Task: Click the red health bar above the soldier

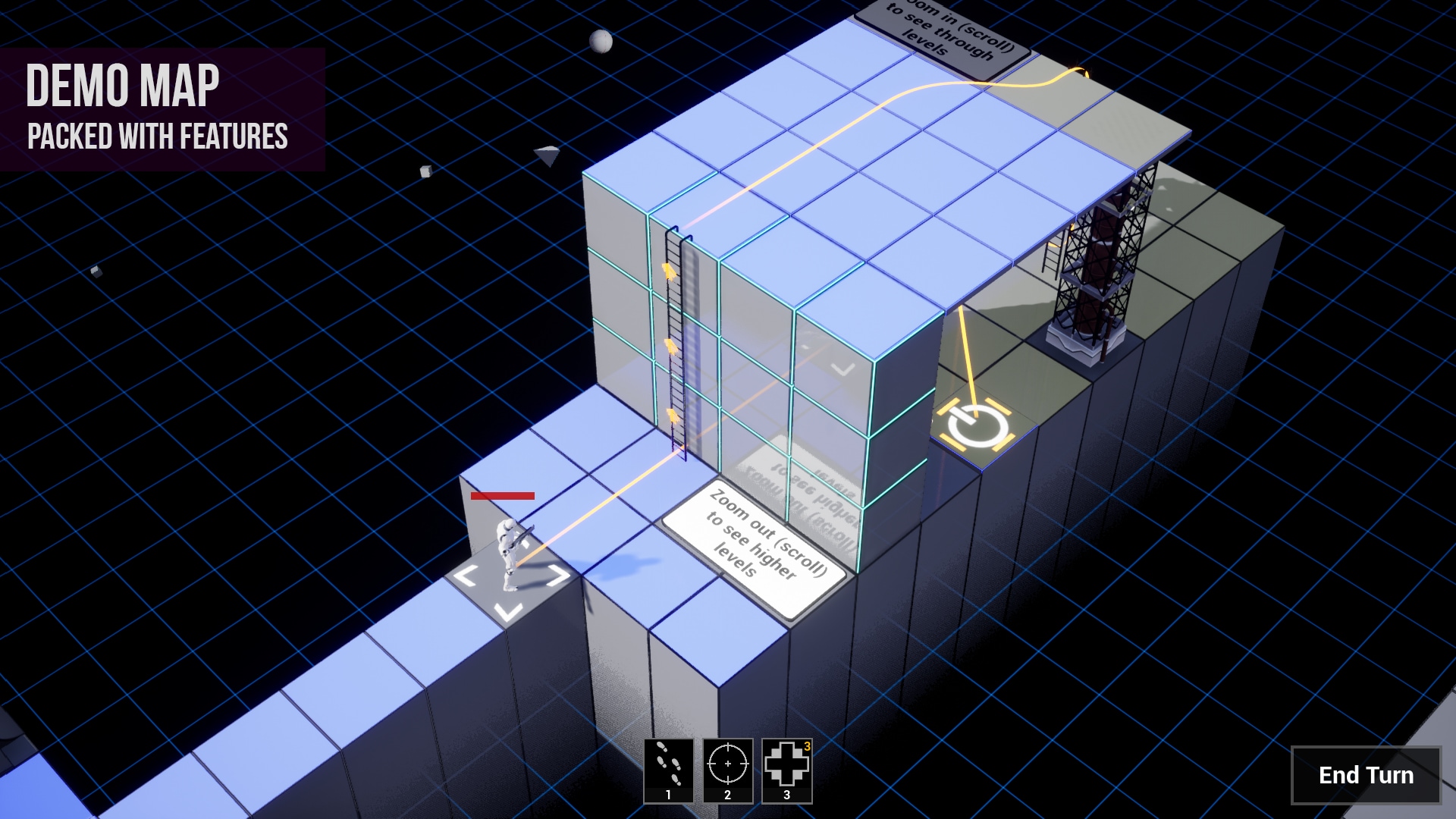Action: tap(501, 495)
